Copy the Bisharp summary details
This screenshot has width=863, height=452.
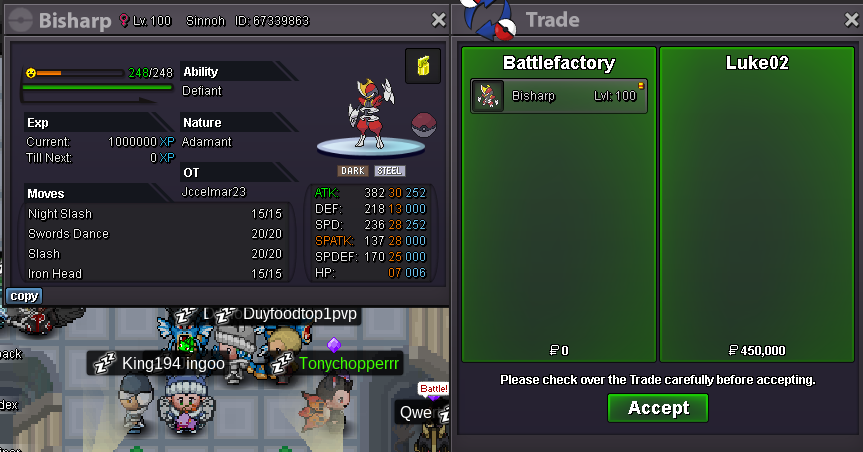[24, 296]
